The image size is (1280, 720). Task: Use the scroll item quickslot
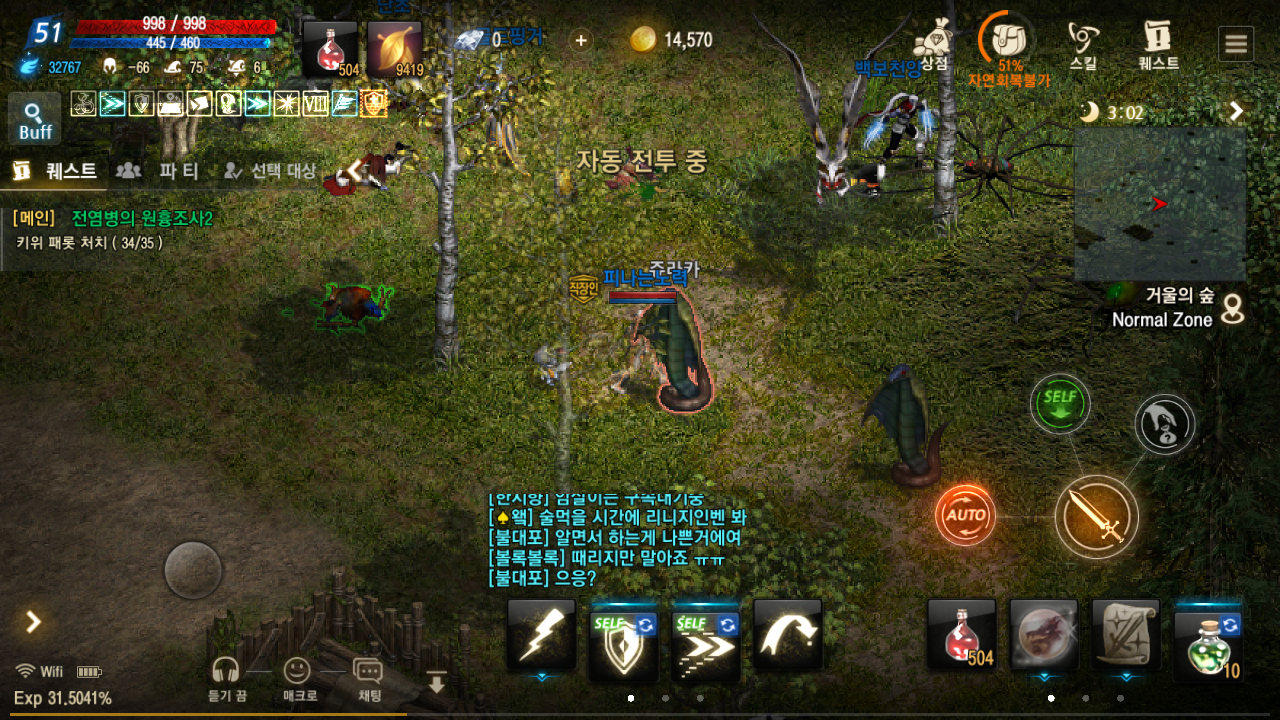click(x=1126, y=634)
